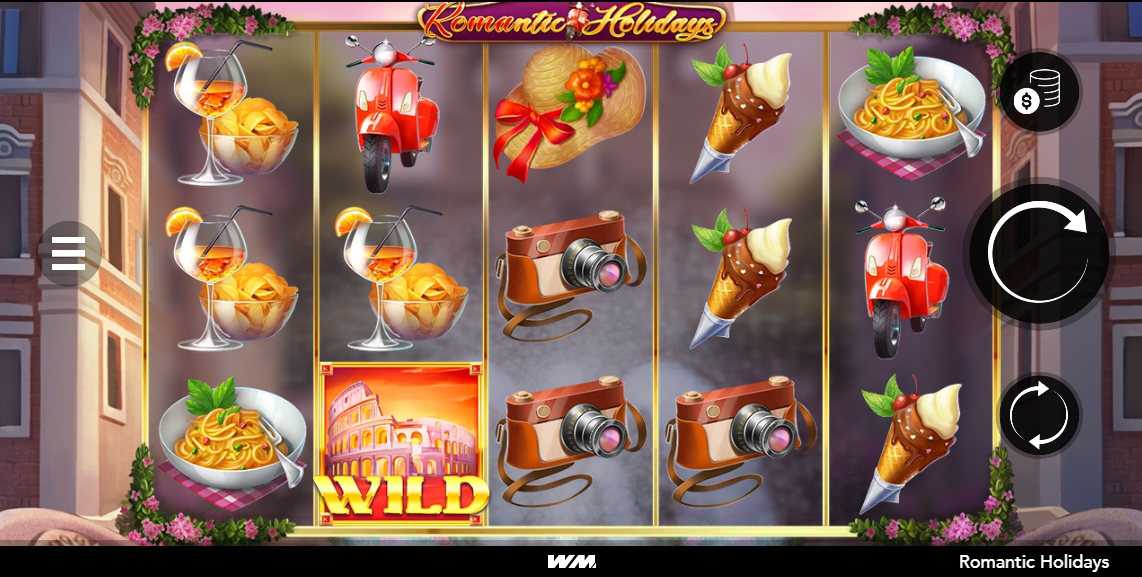
Task: Activate the autoplay button
Action: [1039, 415]
